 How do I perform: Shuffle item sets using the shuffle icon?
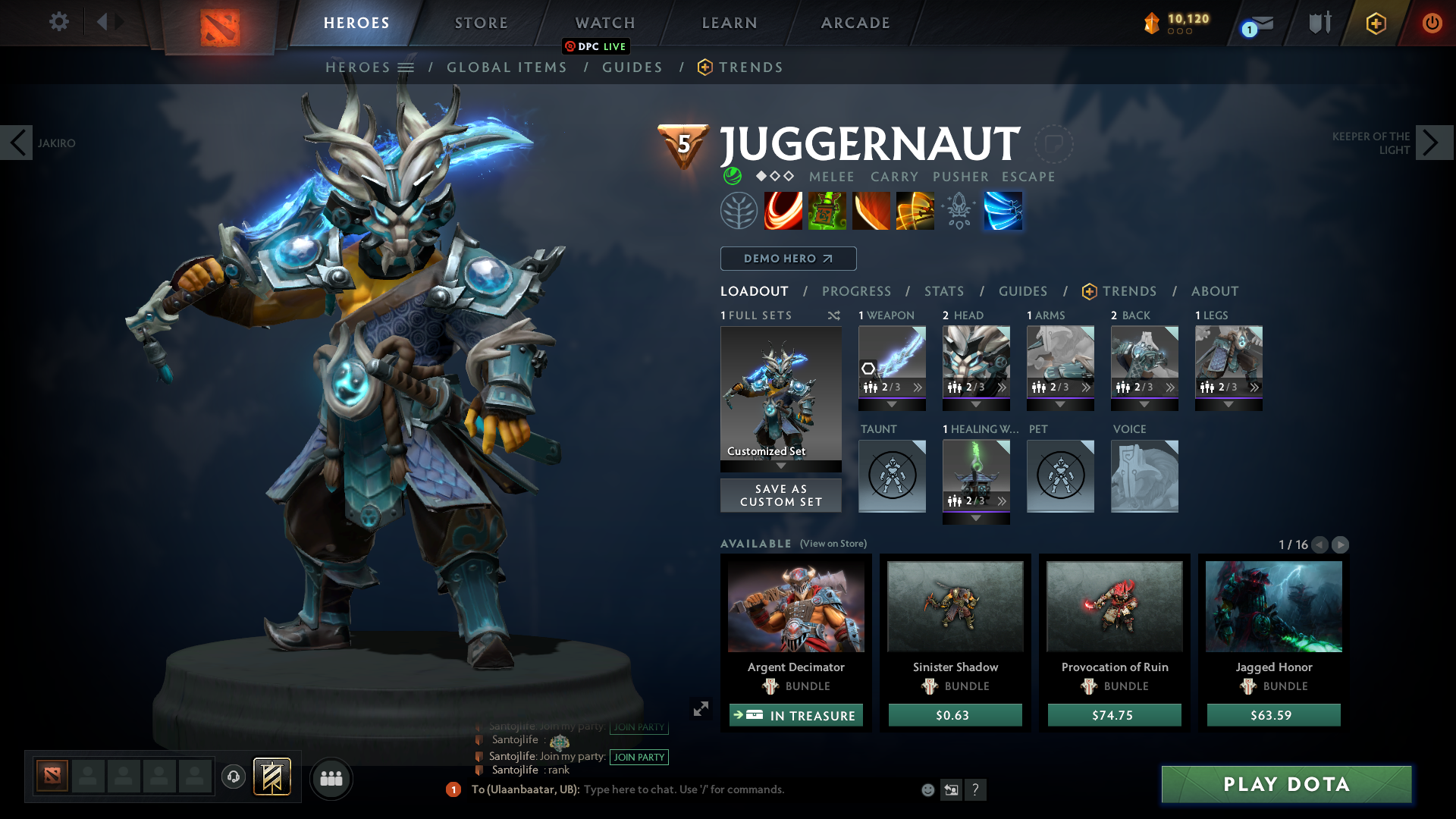(x=834, y=315)
